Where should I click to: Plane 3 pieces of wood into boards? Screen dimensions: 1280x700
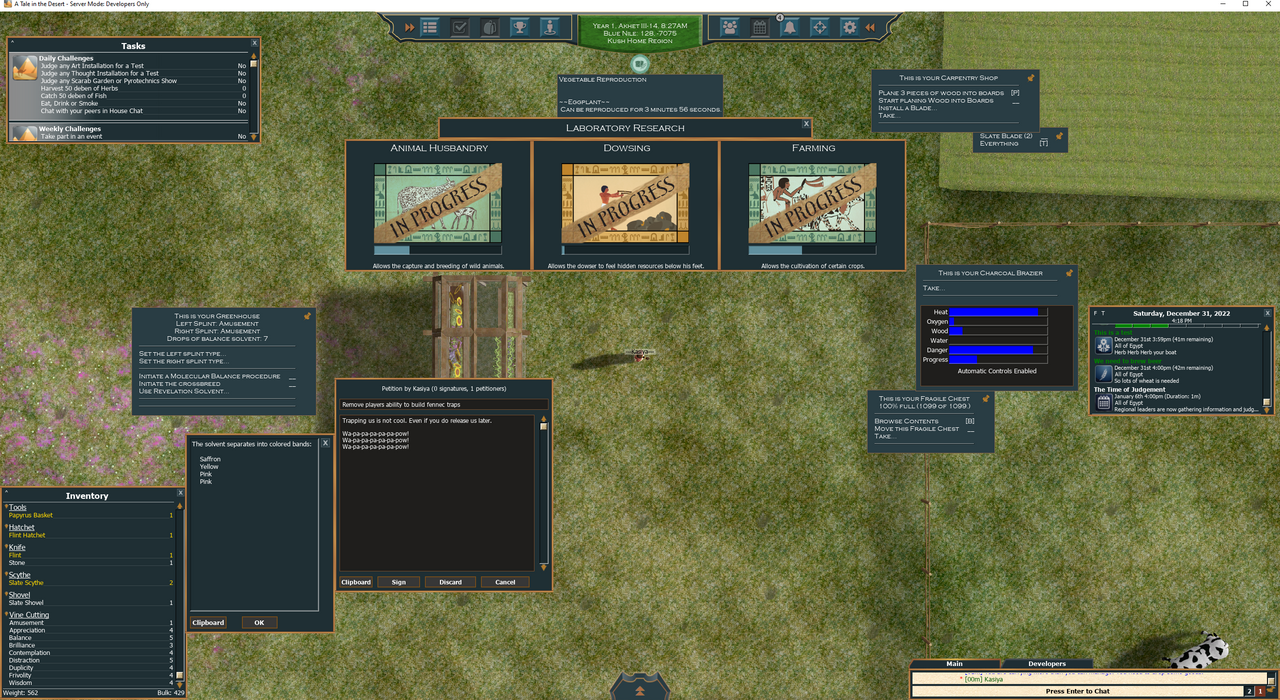pos(940,93)
